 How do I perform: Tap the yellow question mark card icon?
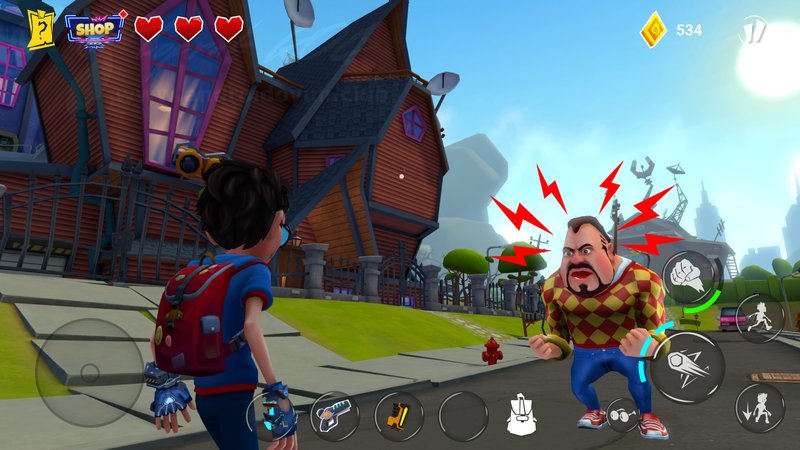point(40,29)
